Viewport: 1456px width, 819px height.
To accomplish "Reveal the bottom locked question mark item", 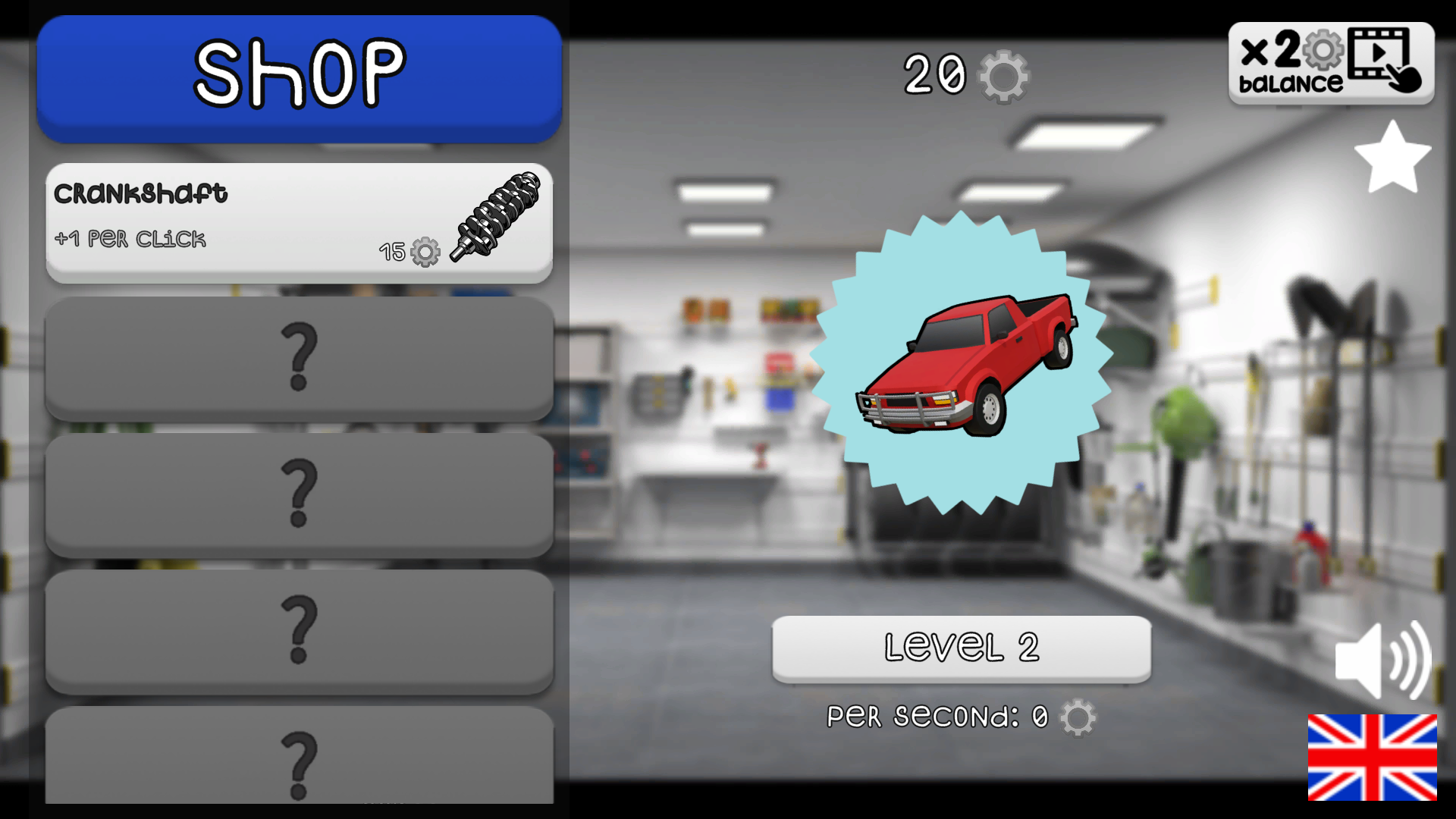I will click(299, 758).
